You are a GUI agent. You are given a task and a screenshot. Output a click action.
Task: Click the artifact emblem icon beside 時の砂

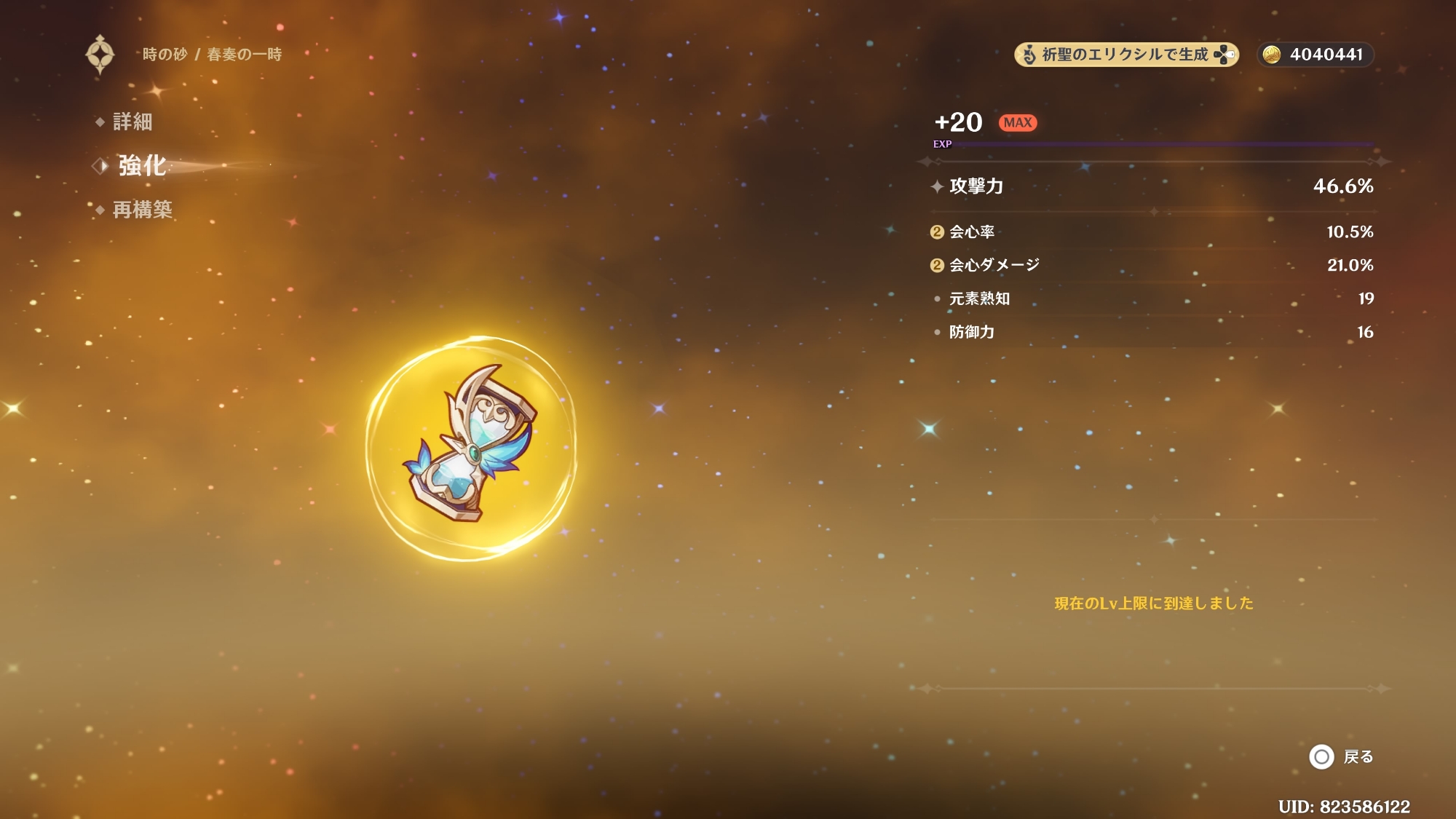pyautogui.click(x=100, y=55)
